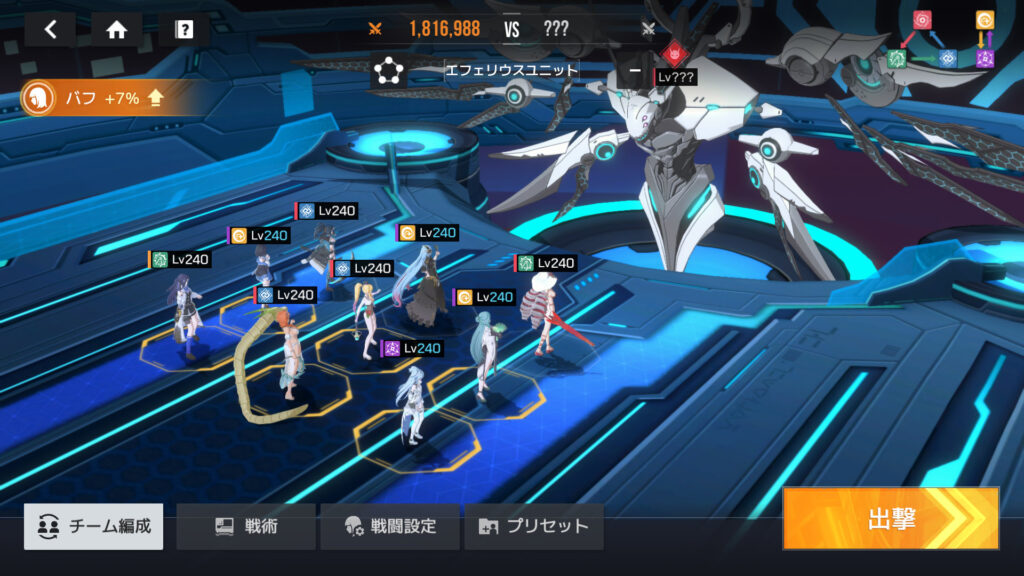Image resolution: width=1024 pixels, height=576 pixels.
Task: Return to the home screen
Action: pyautogui.click(x=117, y=29)
